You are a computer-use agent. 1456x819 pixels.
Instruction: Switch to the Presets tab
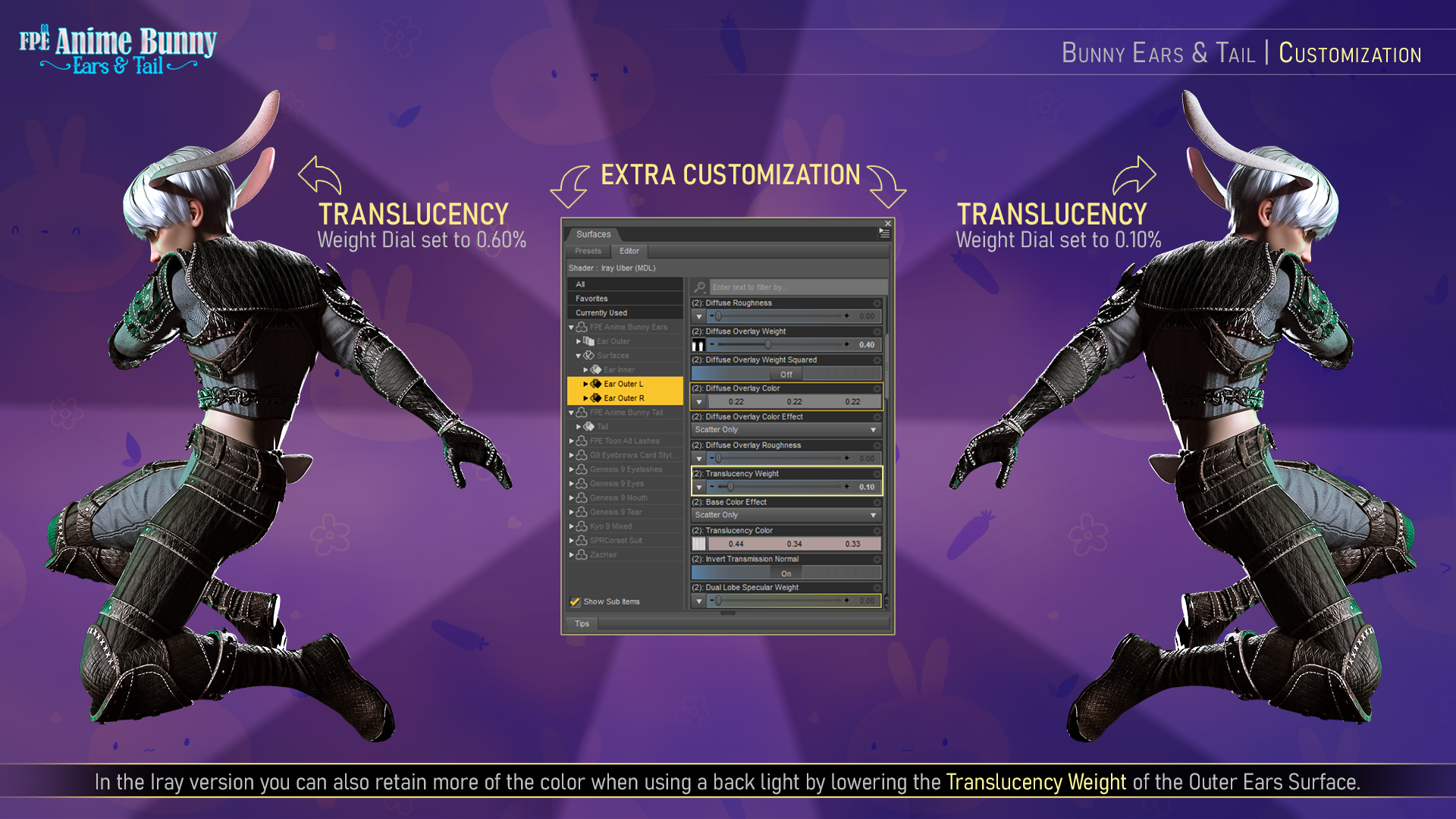pyautogui.click(x=589, y=251)
